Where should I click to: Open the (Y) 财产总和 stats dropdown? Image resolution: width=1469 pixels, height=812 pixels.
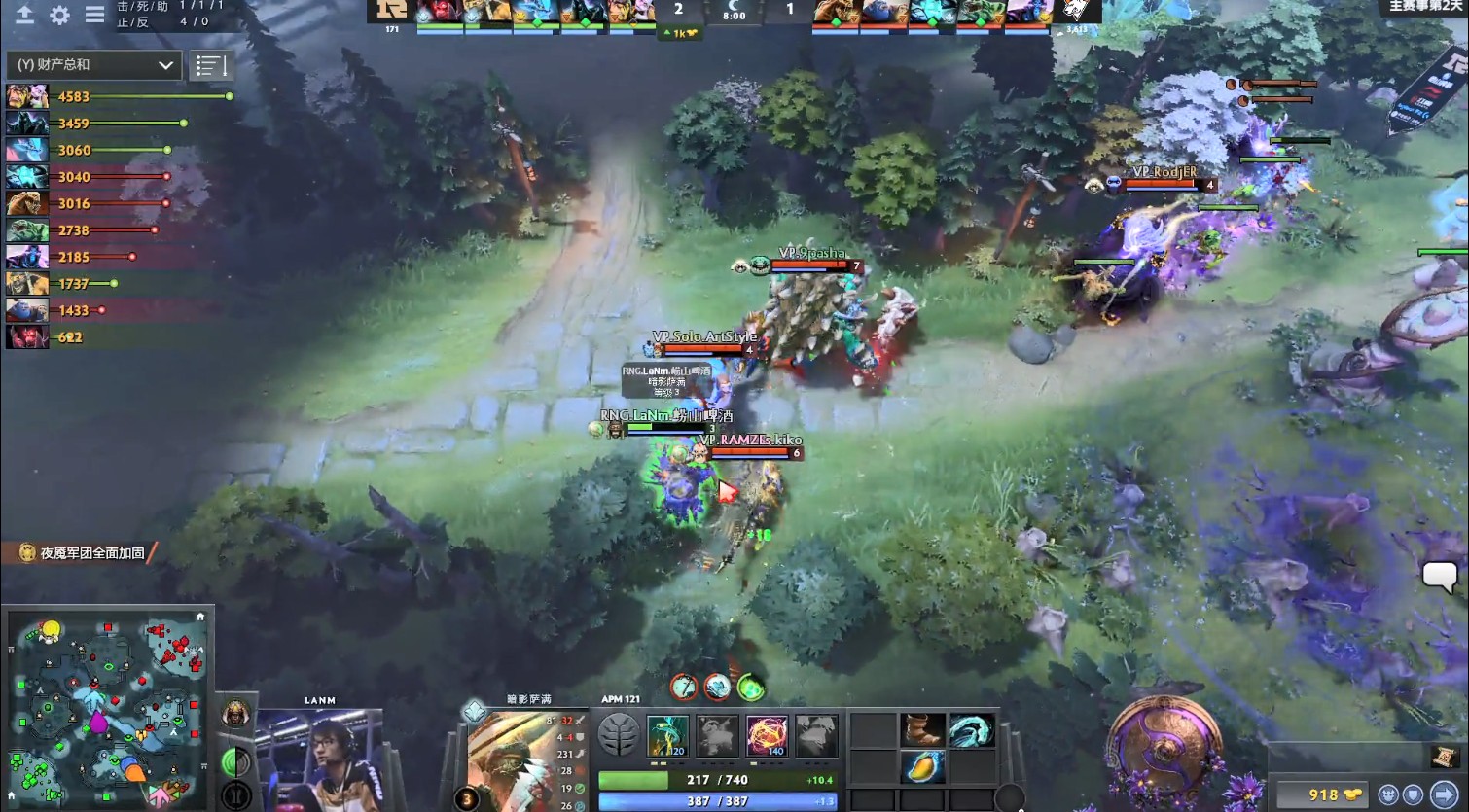click(x=92, y=64)
